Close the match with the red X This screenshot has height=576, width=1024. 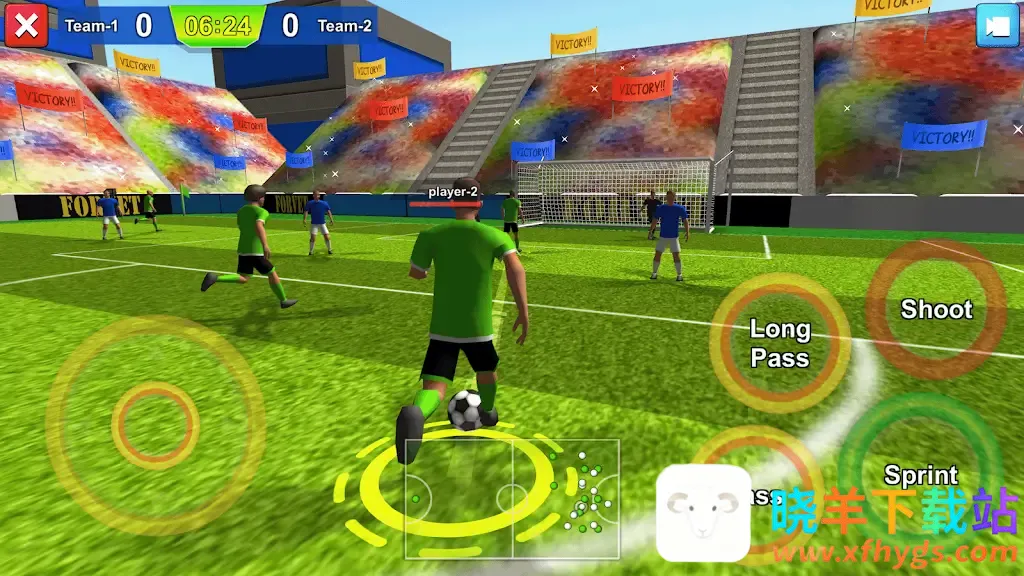(x=26, y=25)
